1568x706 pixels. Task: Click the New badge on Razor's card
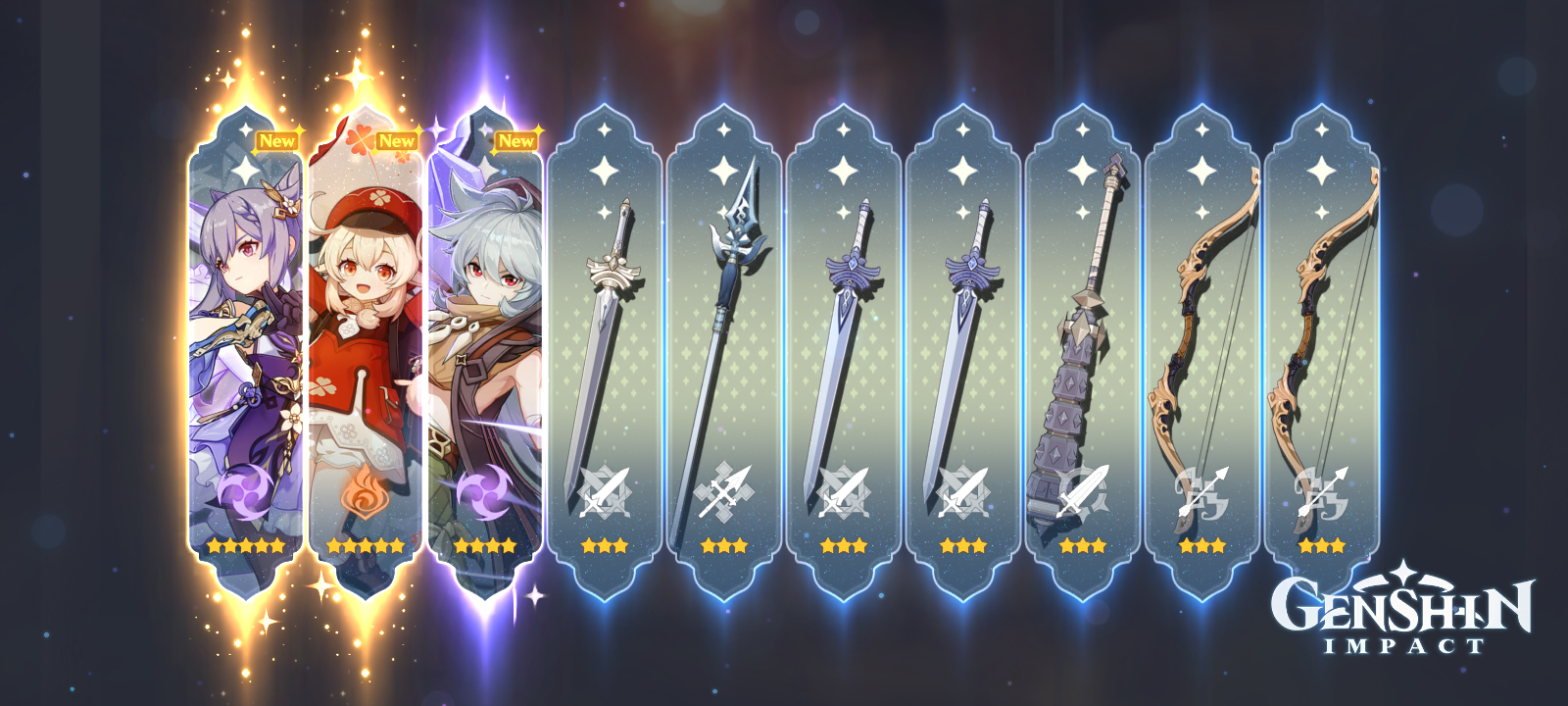click(516, 140)
